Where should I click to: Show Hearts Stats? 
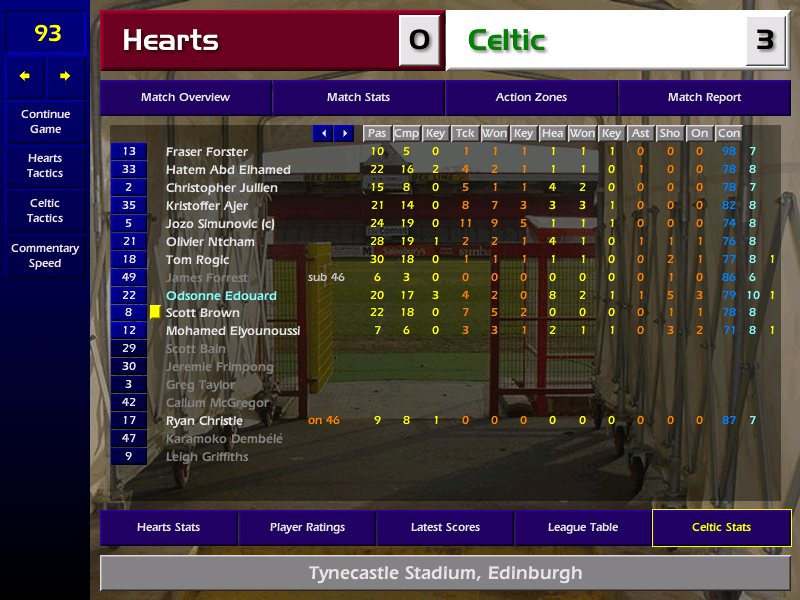click(x=168, y=528)
